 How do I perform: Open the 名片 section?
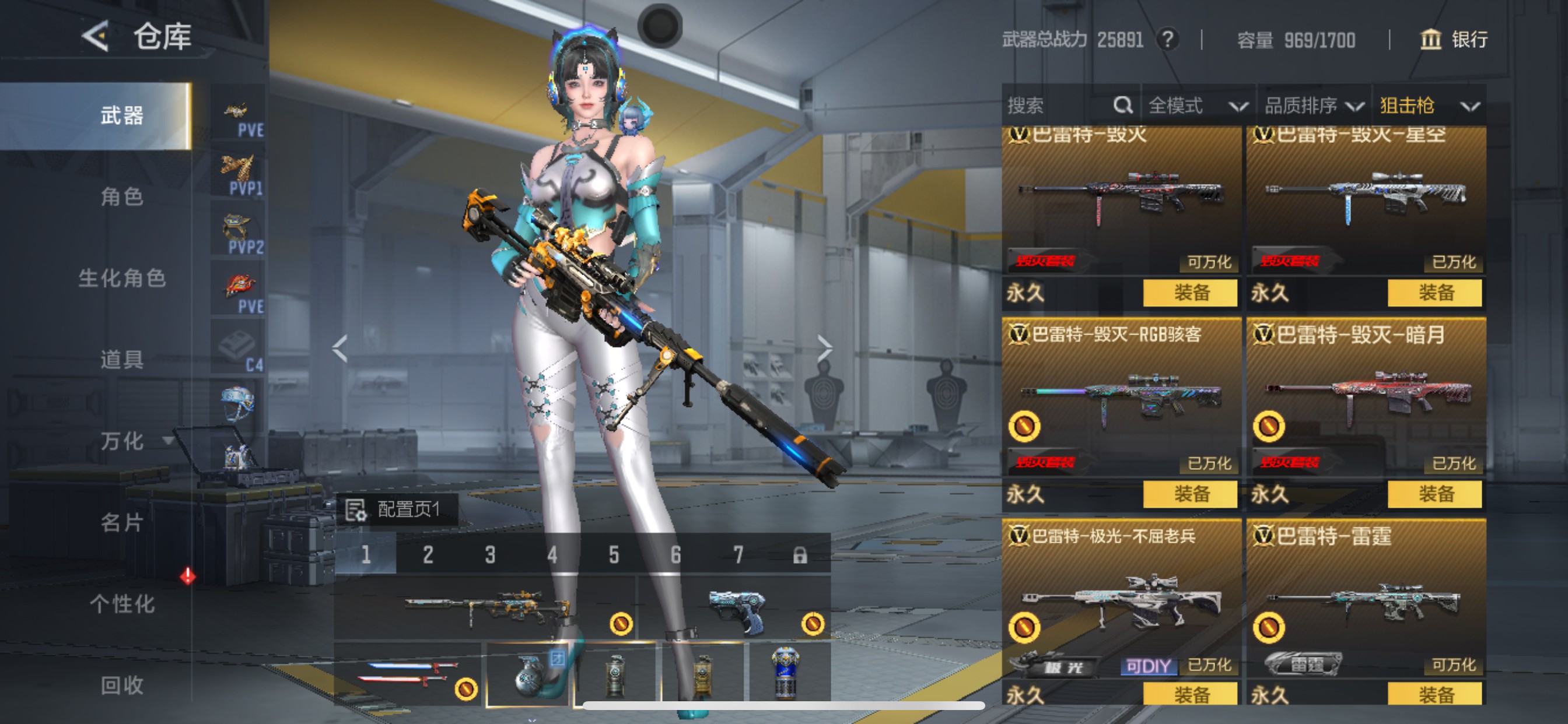pos(122,523)
